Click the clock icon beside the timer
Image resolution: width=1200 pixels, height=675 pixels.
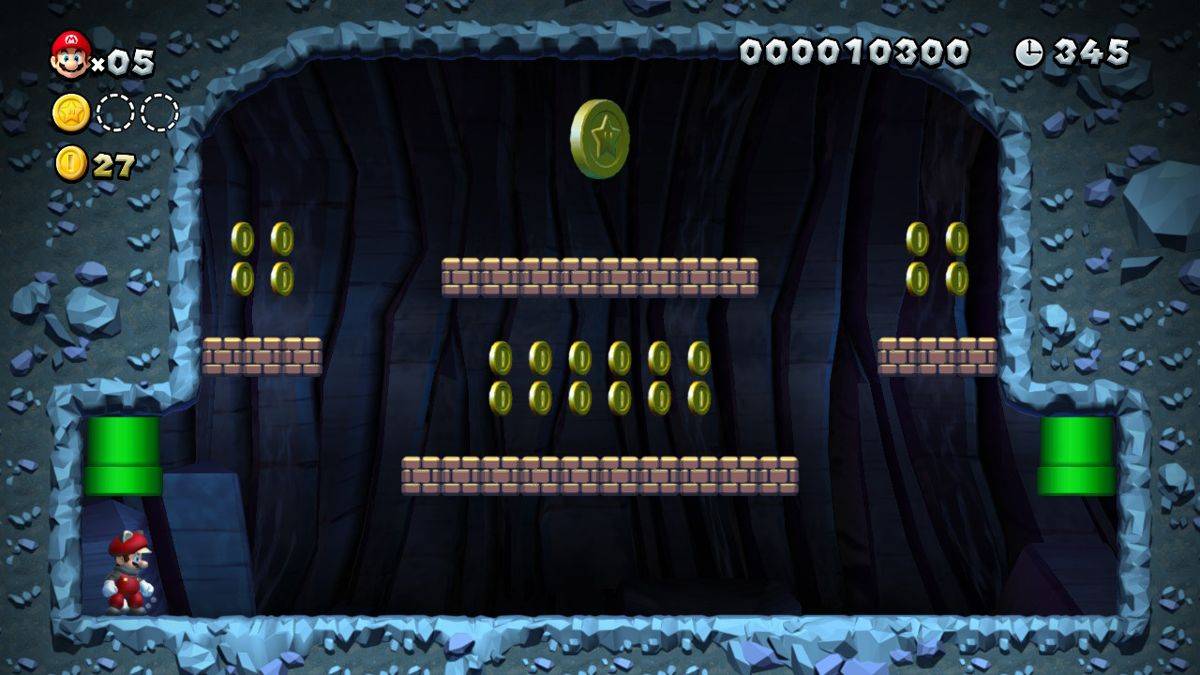(1028, 52)
